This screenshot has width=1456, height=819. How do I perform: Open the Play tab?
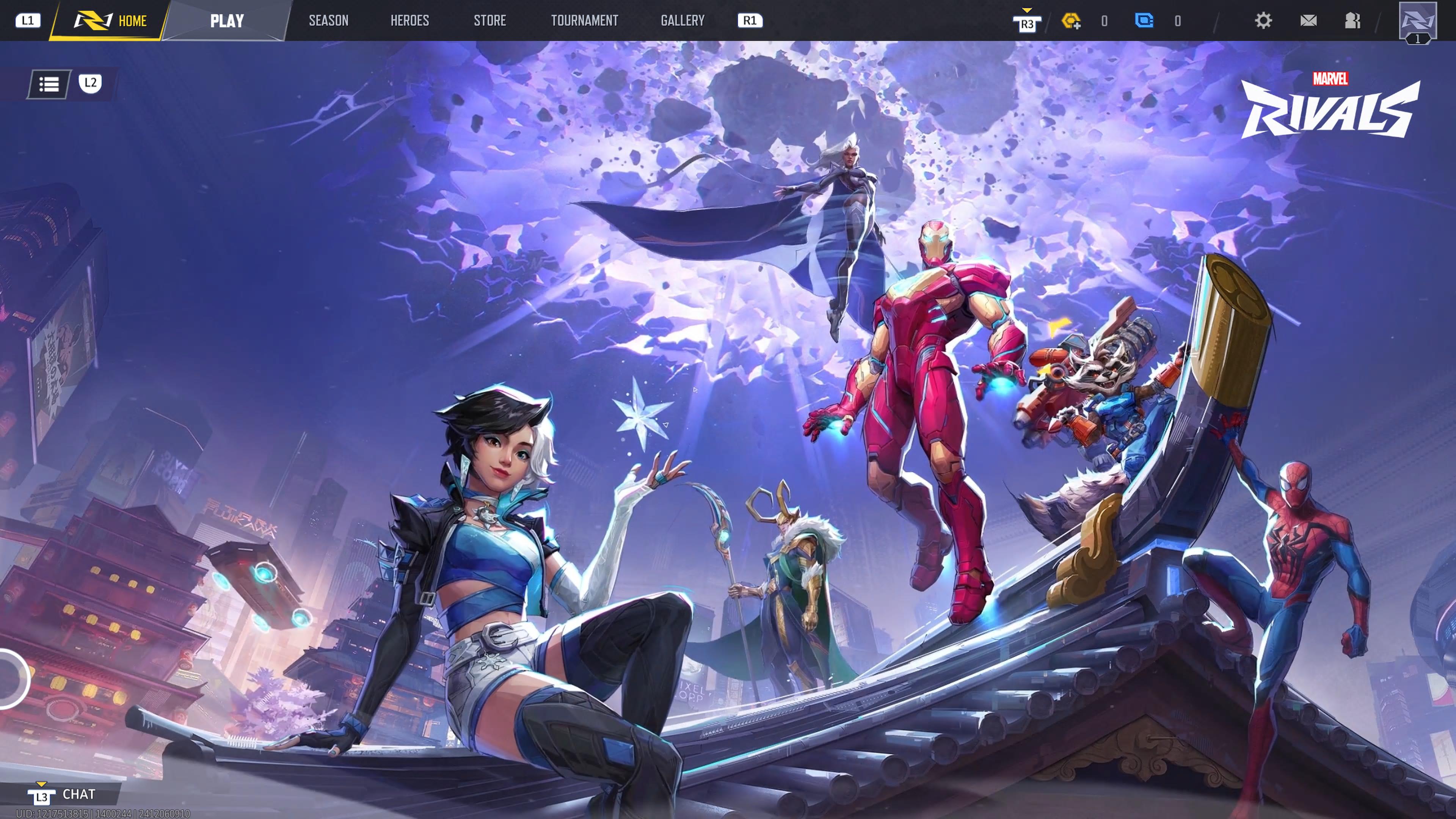[x=227, y=21]
